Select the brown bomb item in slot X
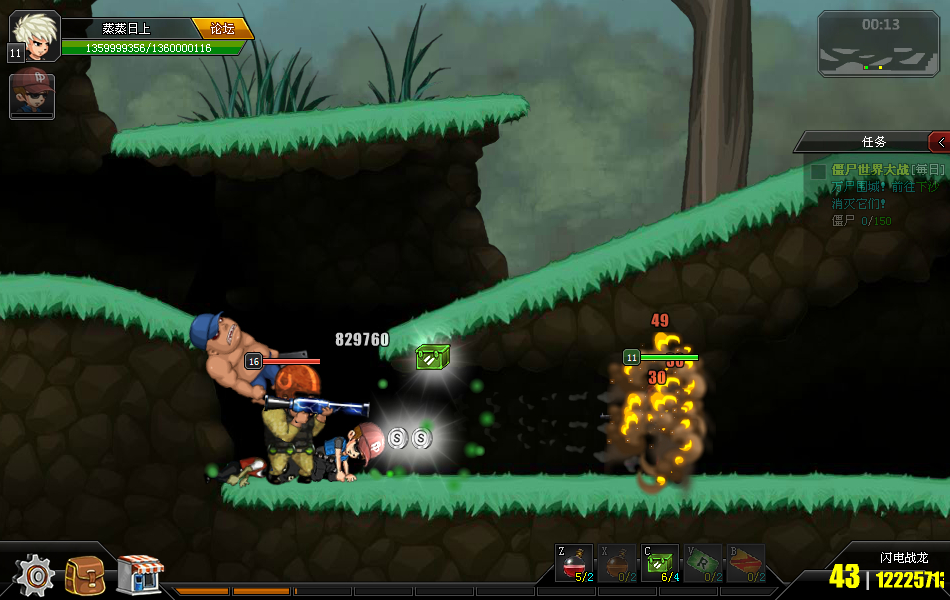Image resolution: width=950 pixels, height=600 pixels. pos(616,563)
